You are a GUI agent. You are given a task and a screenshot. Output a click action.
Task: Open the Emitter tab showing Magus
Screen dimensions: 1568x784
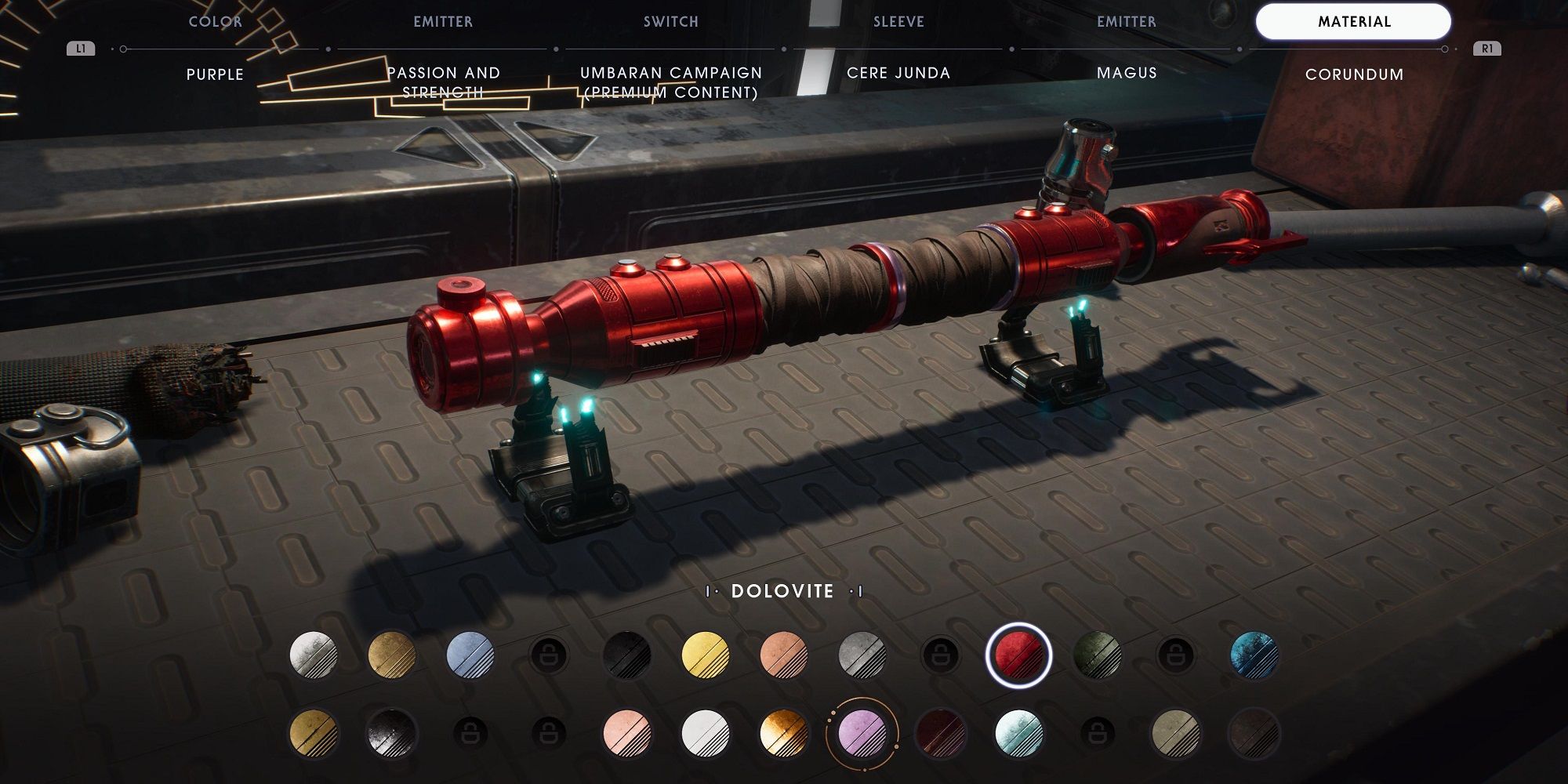(1127, 22)
